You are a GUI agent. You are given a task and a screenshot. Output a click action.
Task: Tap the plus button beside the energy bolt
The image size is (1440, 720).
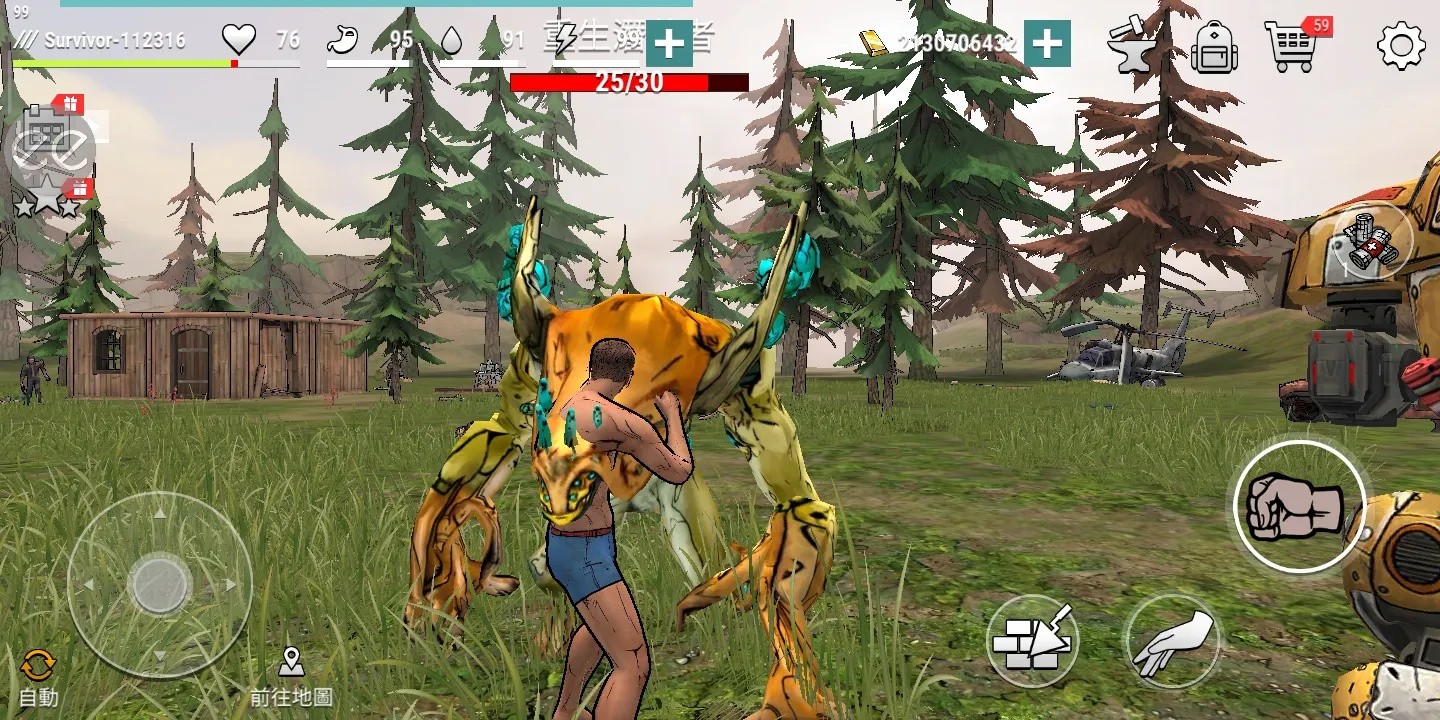pos(669,43)
